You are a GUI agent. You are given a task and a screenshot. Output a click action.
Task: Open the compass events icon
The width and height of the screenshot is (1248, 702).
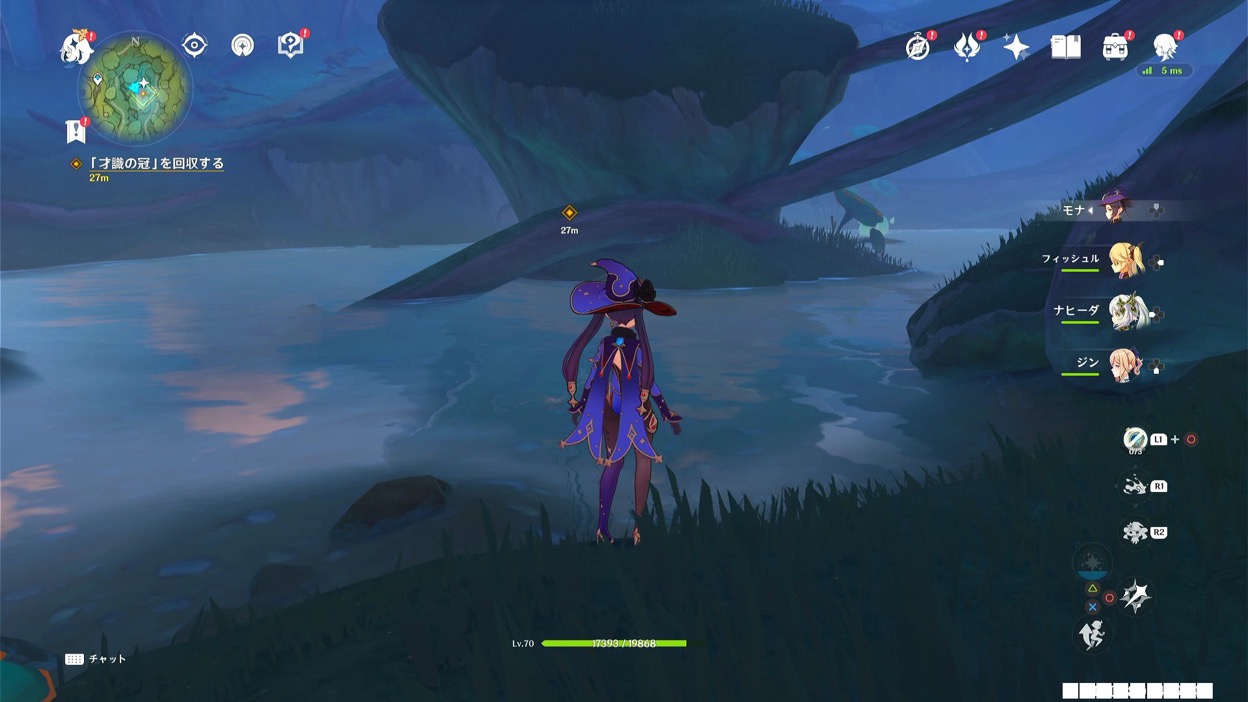coord(917,47)
